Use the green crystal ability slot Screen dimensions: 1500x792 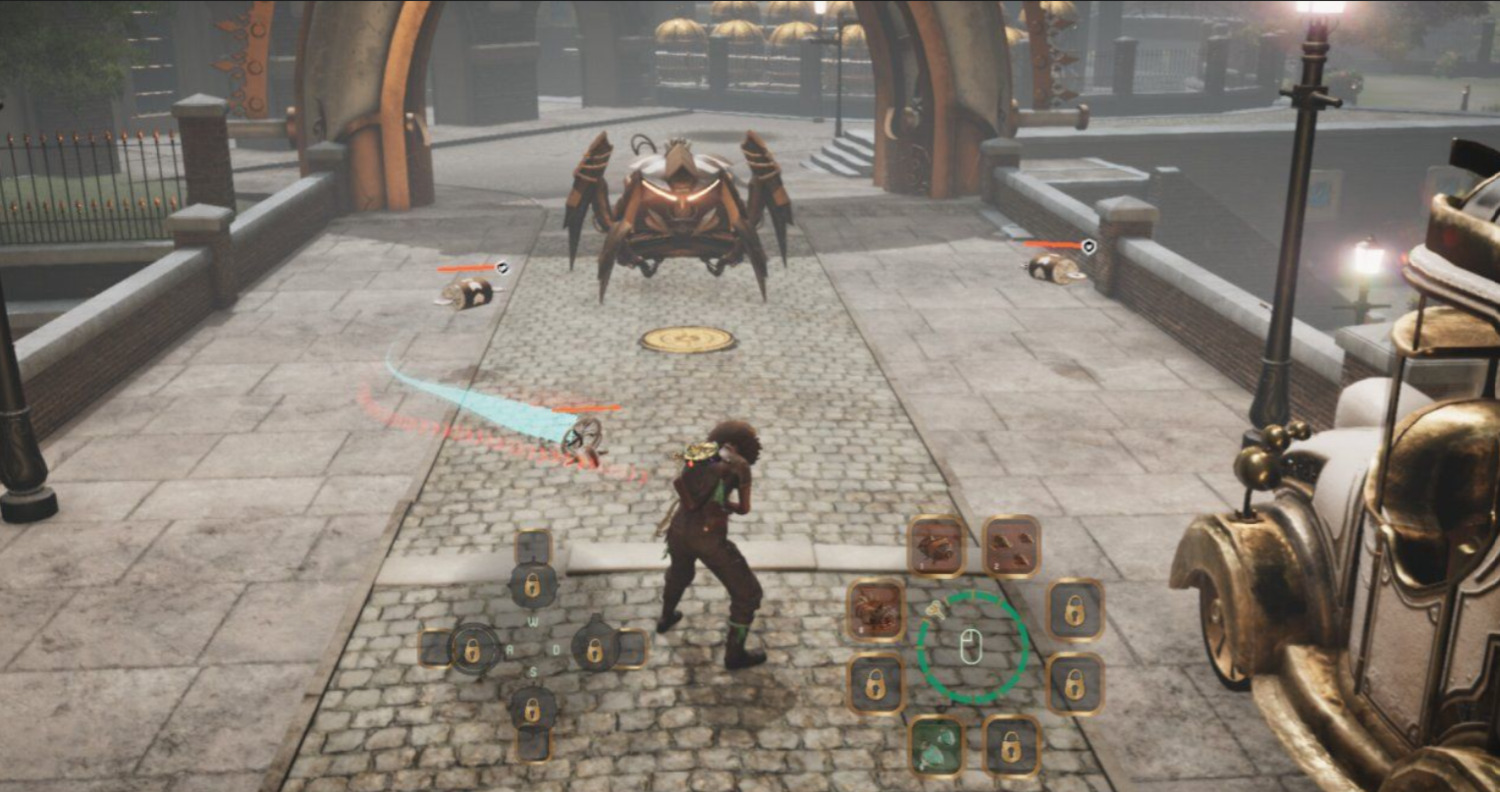pos(937,745)
